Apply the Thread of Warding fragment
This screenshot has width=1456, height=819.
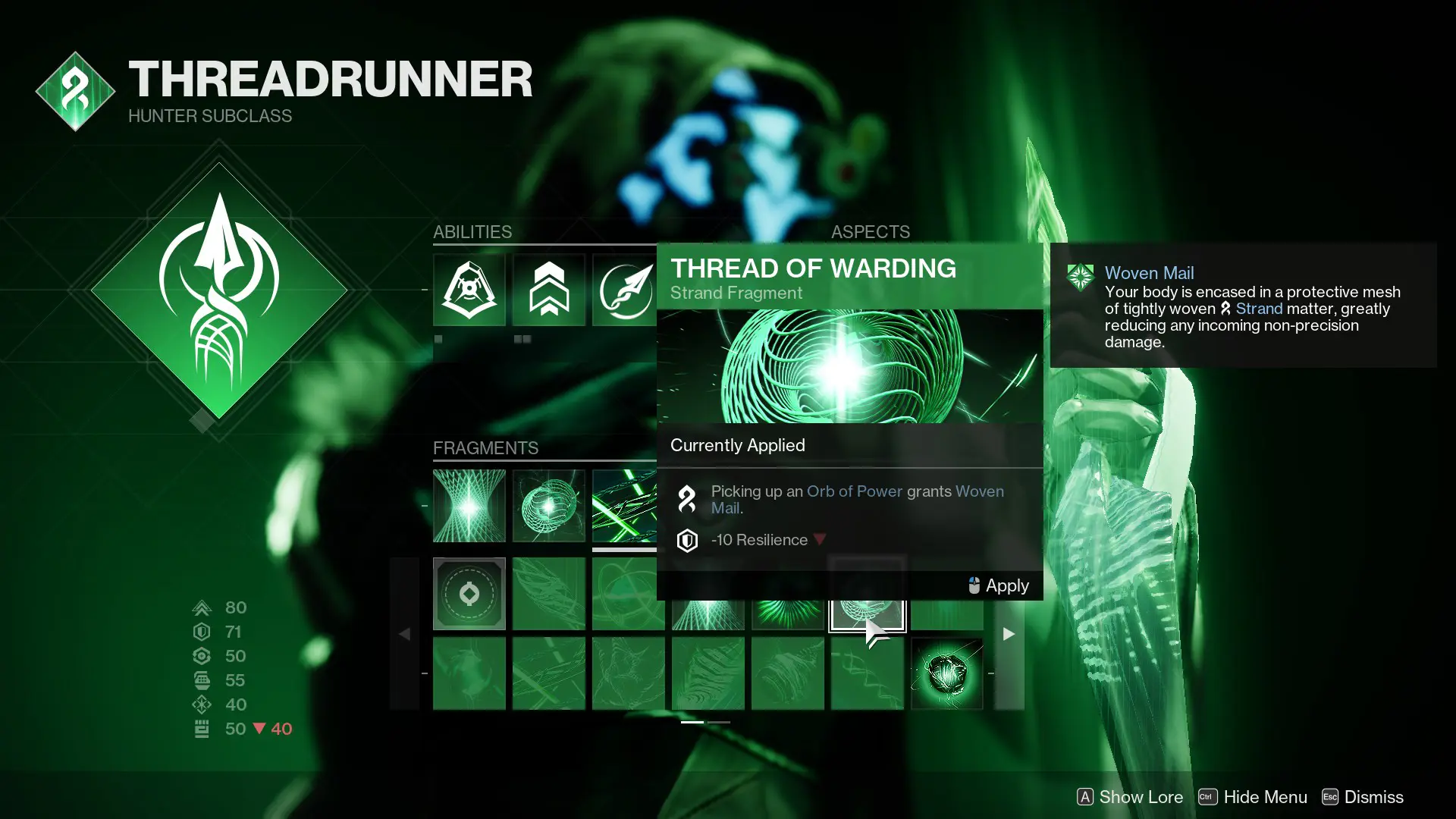(x=1006, y=585)
